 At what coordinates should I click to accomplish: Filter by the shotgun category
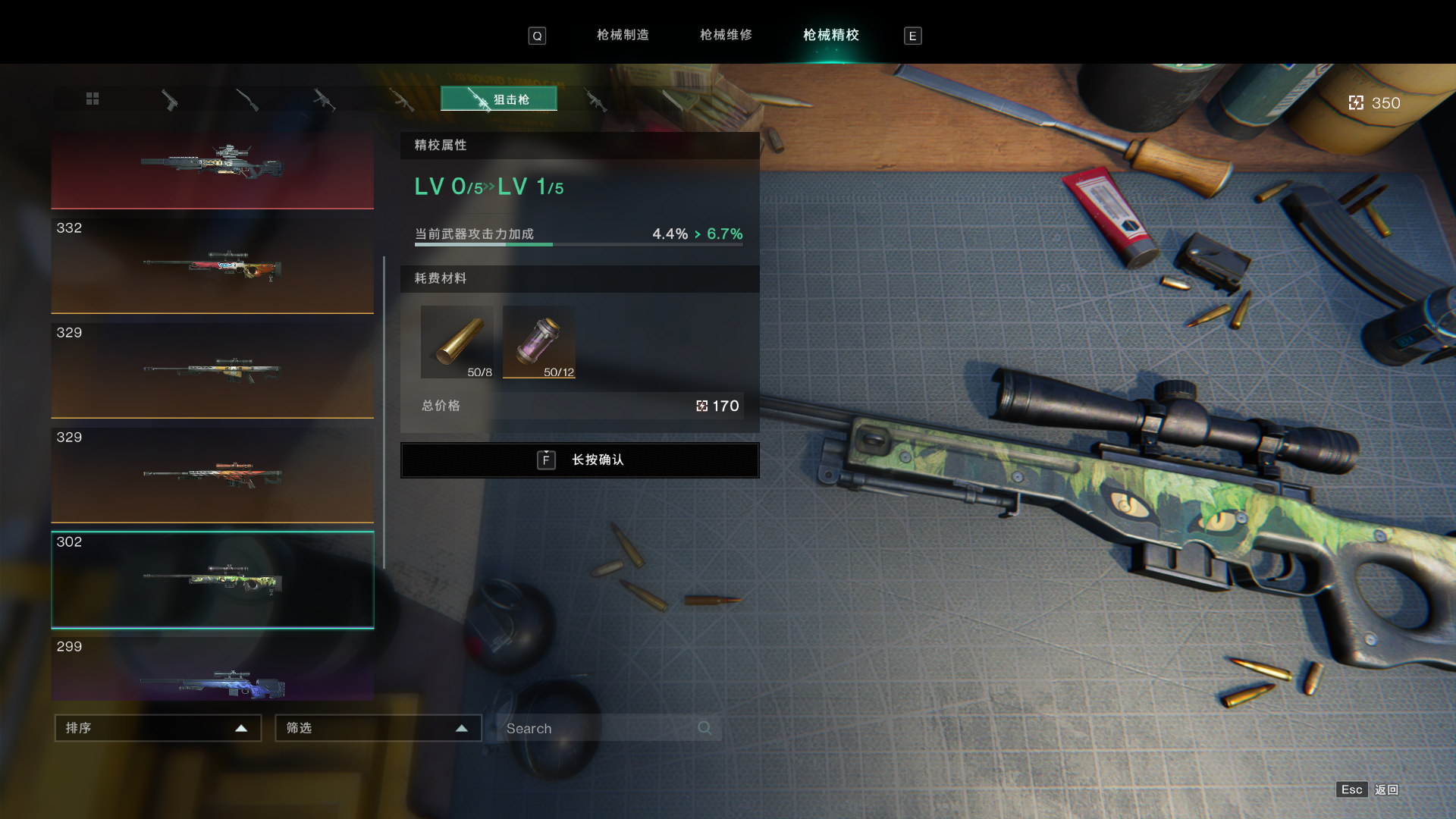coord(247,100)
